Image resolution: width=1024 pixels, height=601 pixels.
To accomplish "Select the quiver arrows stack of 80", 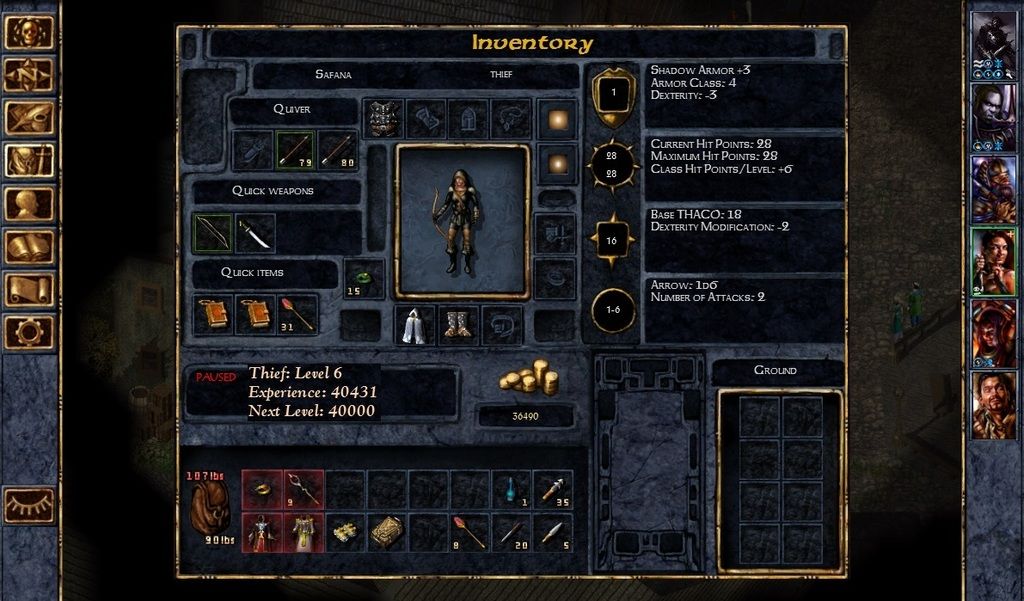I will [x=337, y=151].
